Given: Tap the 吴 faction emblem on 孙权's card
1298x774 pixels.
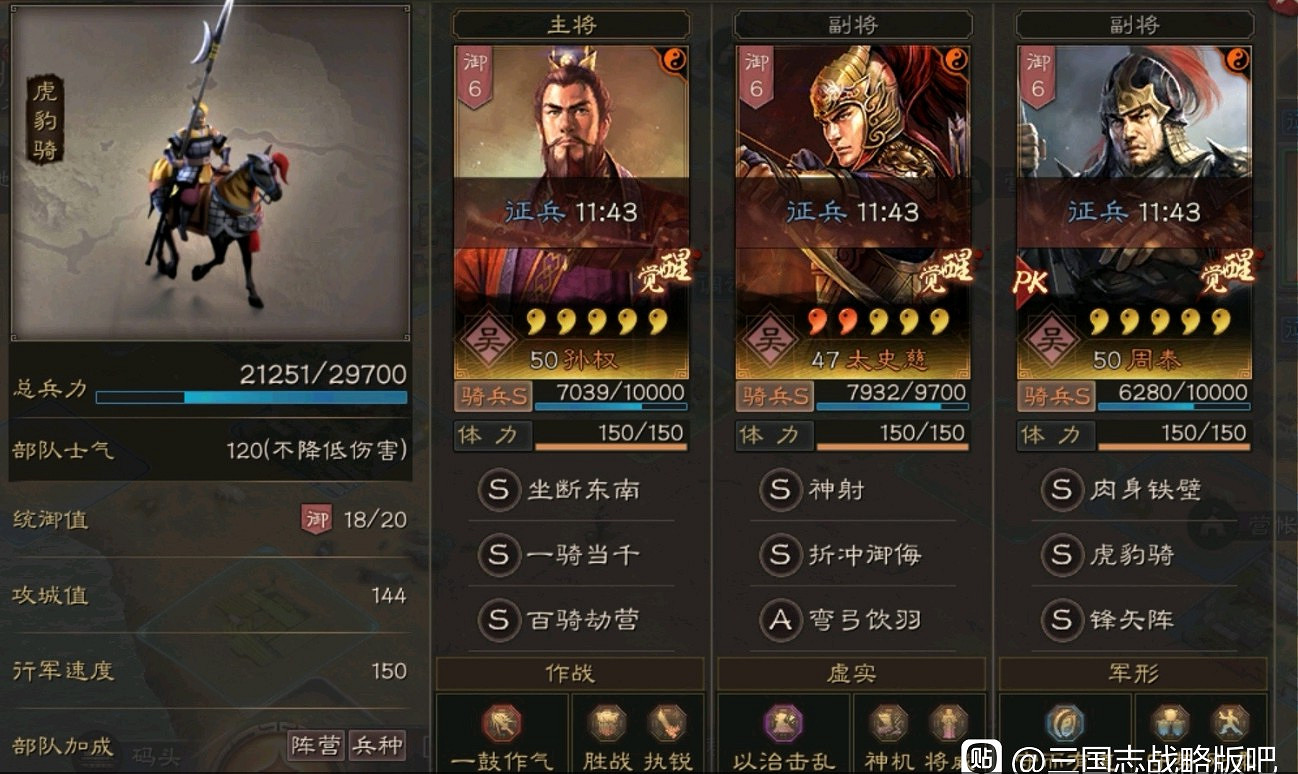Looking at the screenshot, I should (487, 341).
